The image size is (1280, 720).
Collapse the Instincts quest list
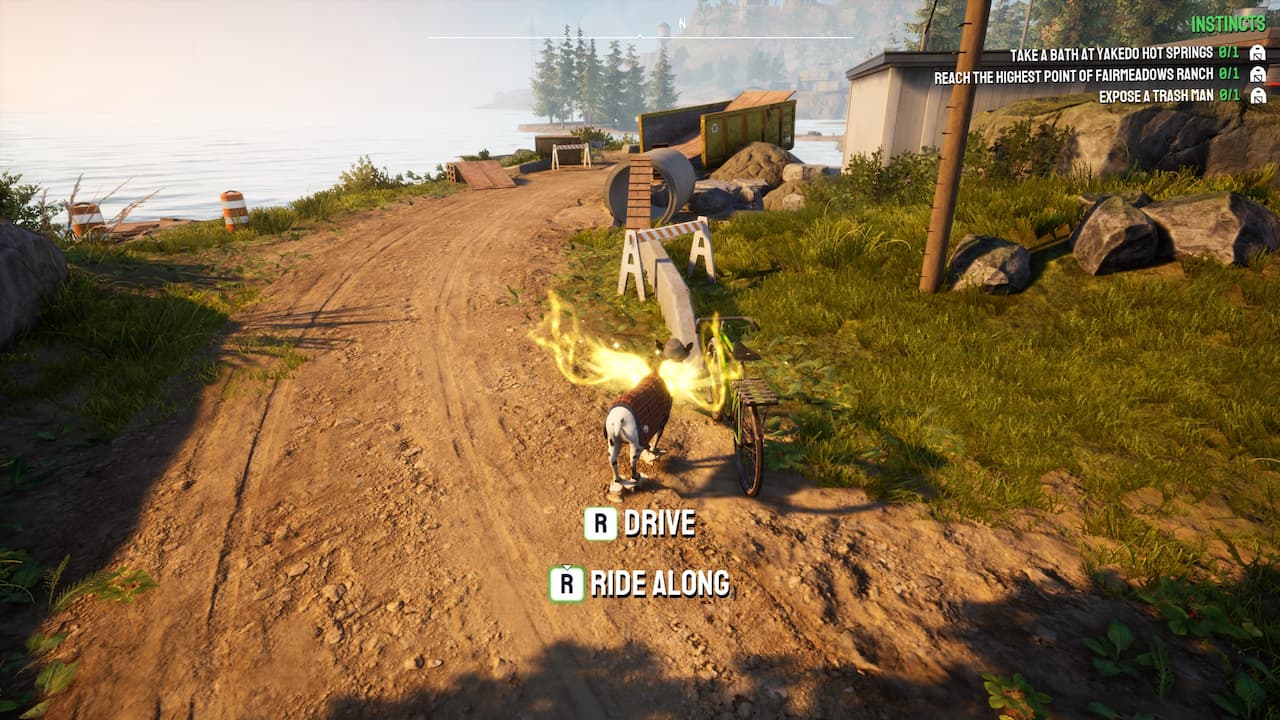coord(1229,22)
